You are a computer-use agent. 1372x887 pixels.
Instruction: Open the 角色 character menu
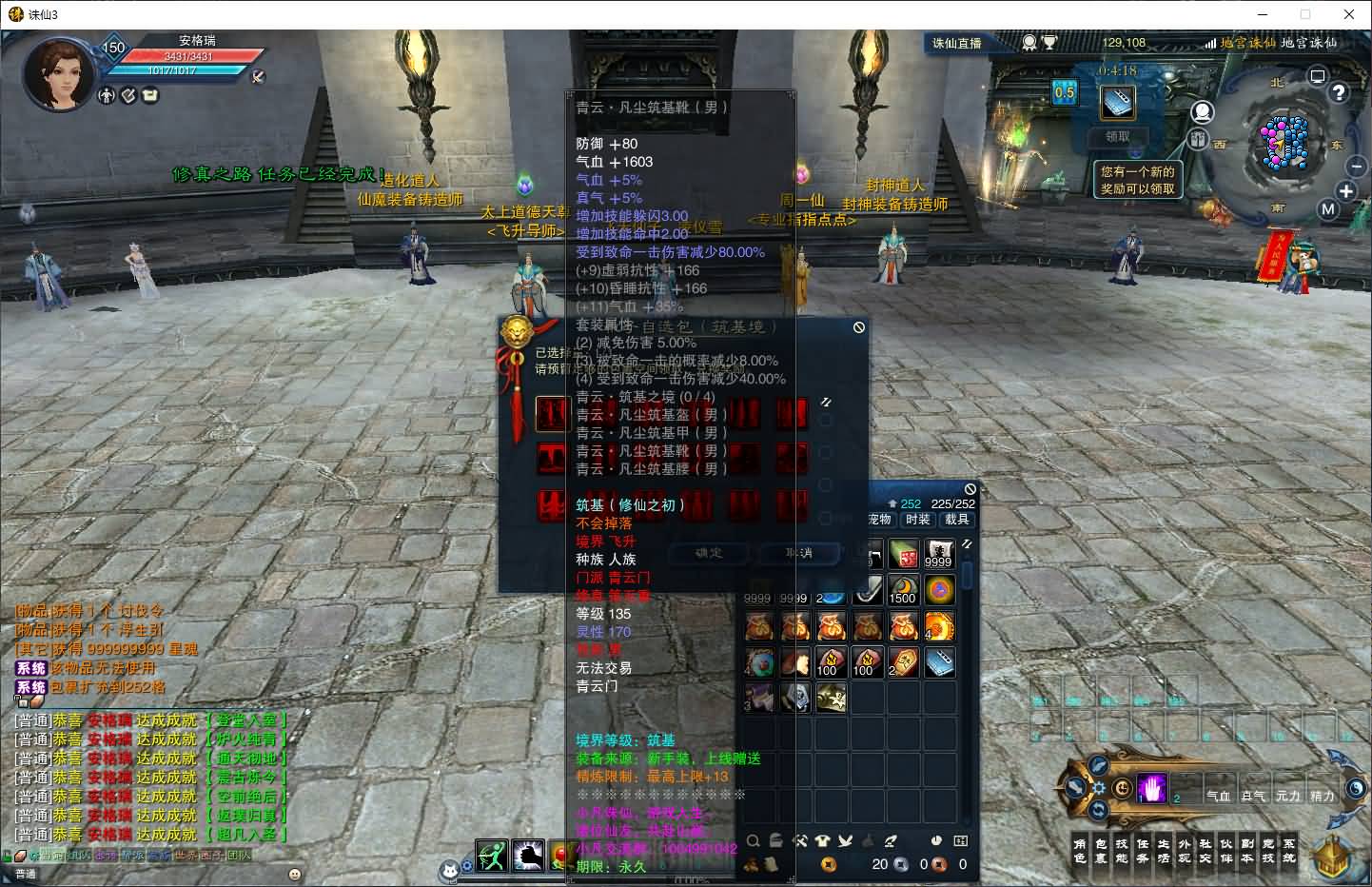pos(1079,851)
